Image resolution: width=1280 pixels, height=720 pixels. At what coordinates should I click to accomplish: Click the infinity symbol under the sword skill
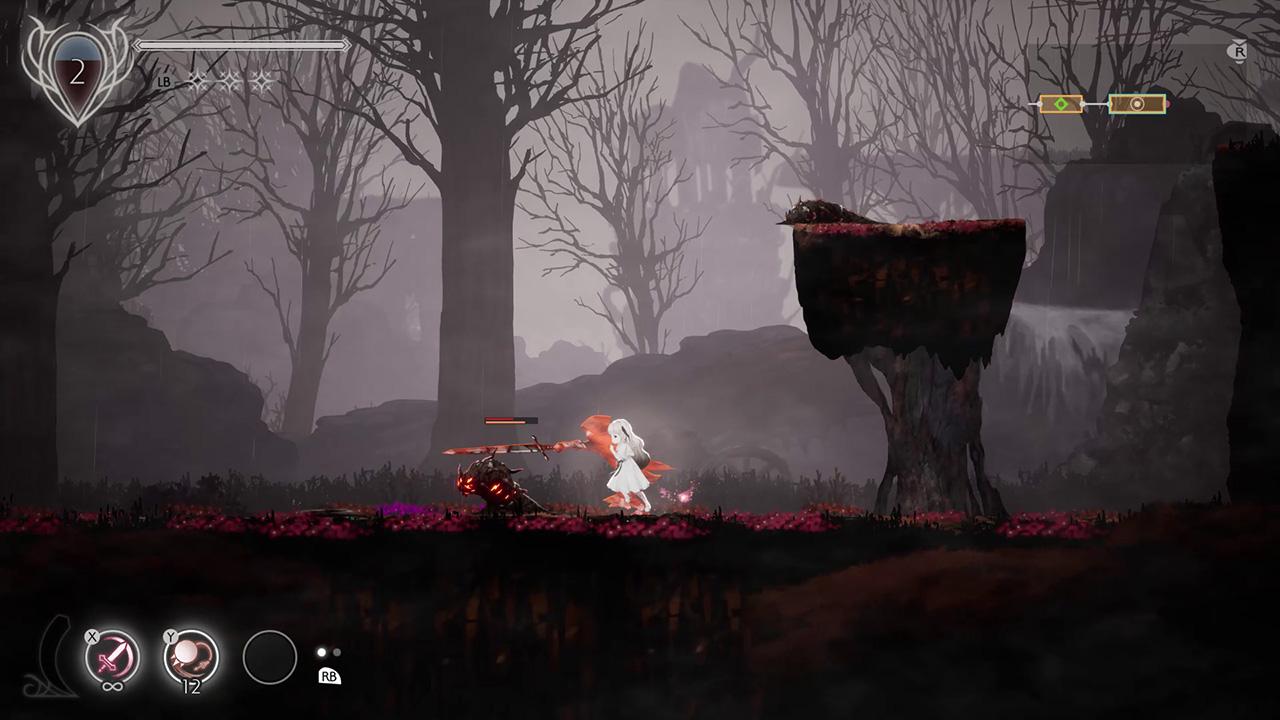(114, 687)
